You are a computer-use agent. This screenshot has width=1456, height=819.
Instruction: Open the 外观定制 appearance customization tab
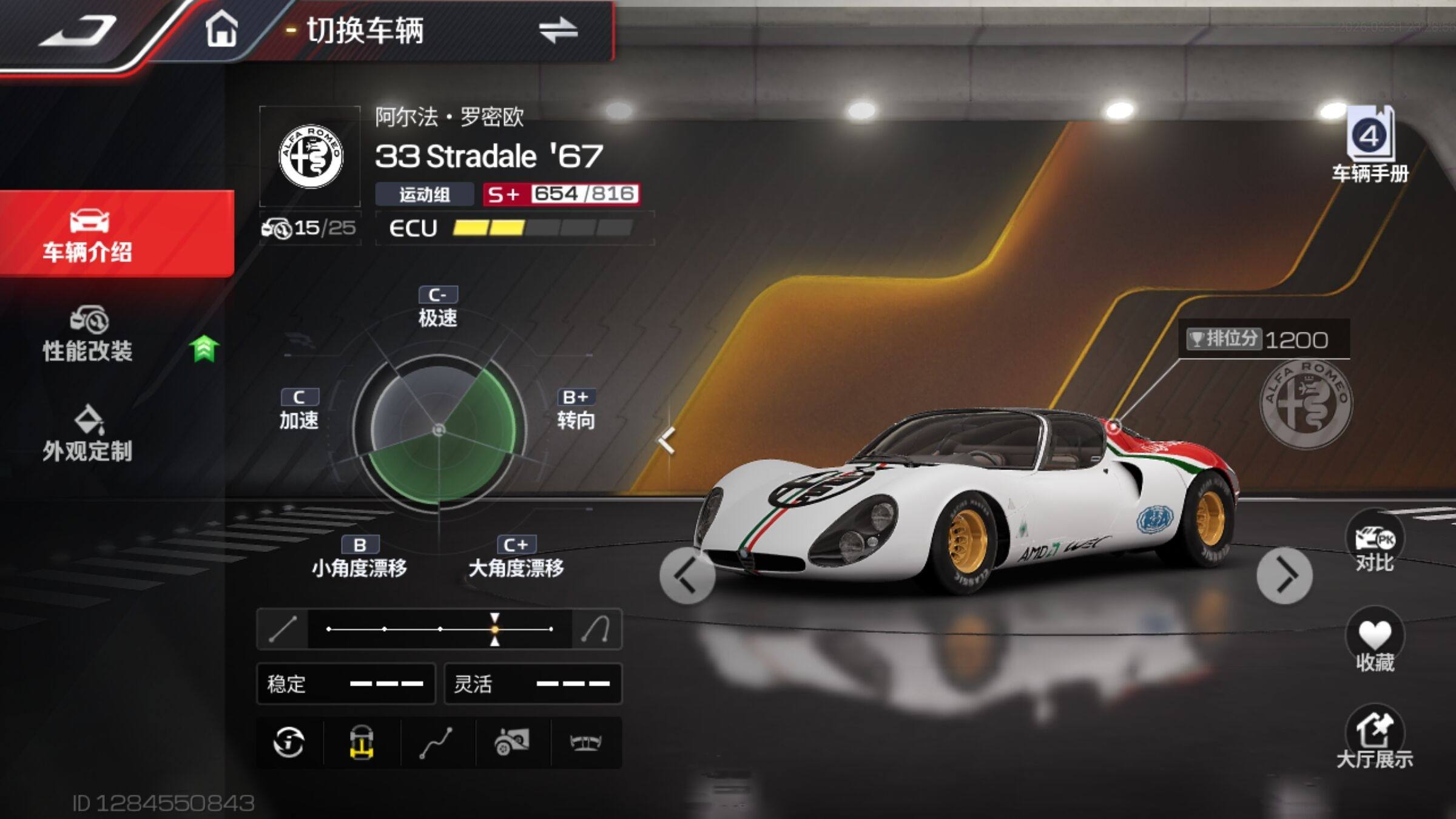88,434
